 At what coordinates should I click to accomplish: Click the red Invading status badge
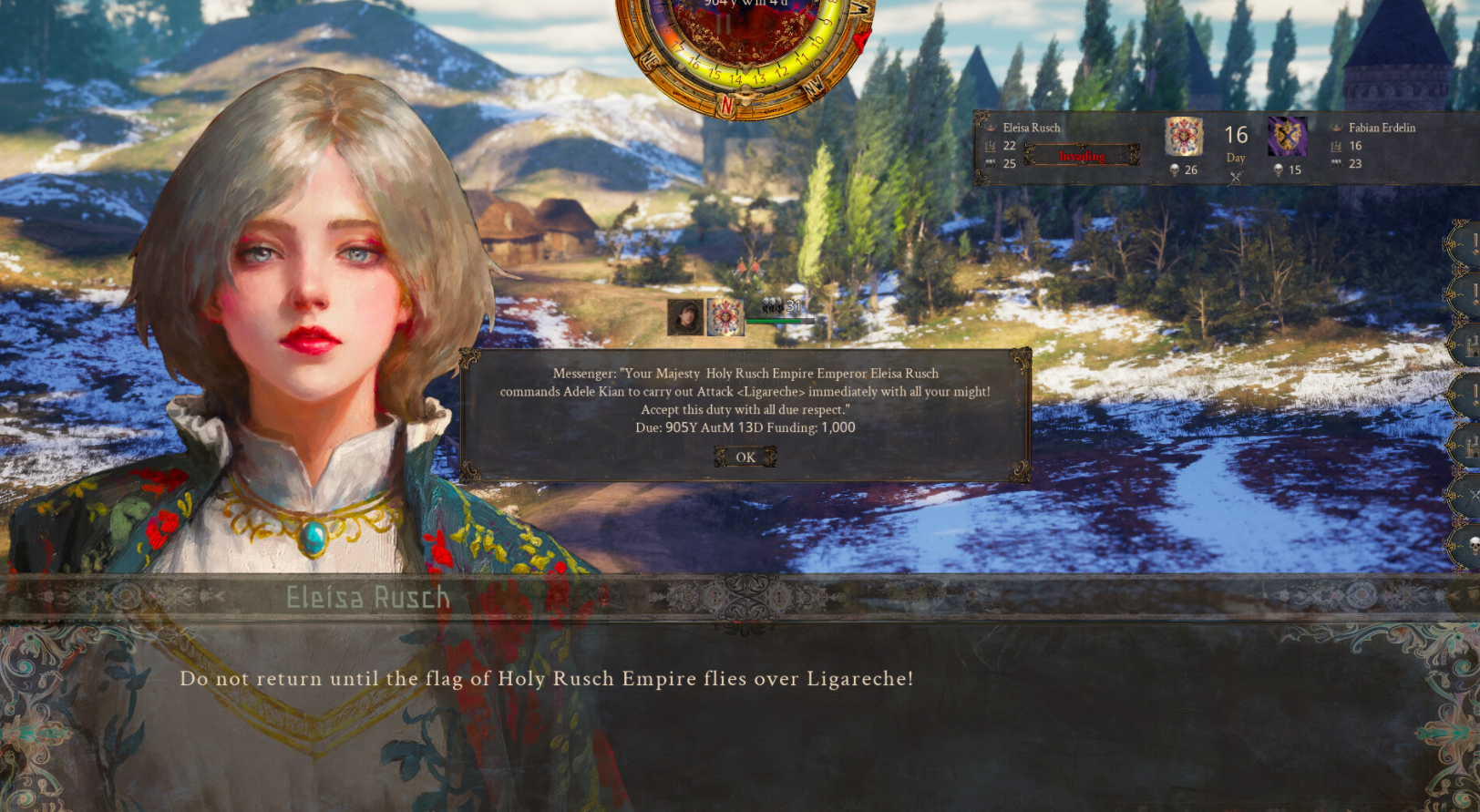tap(1082, 156)
